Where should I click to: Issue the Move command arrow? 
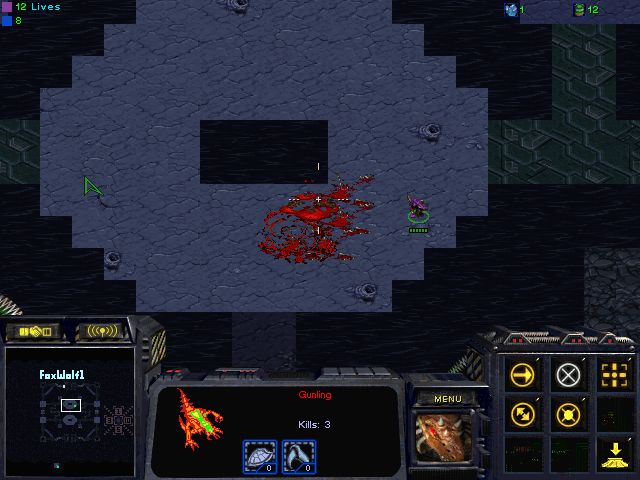coord(522,375)
